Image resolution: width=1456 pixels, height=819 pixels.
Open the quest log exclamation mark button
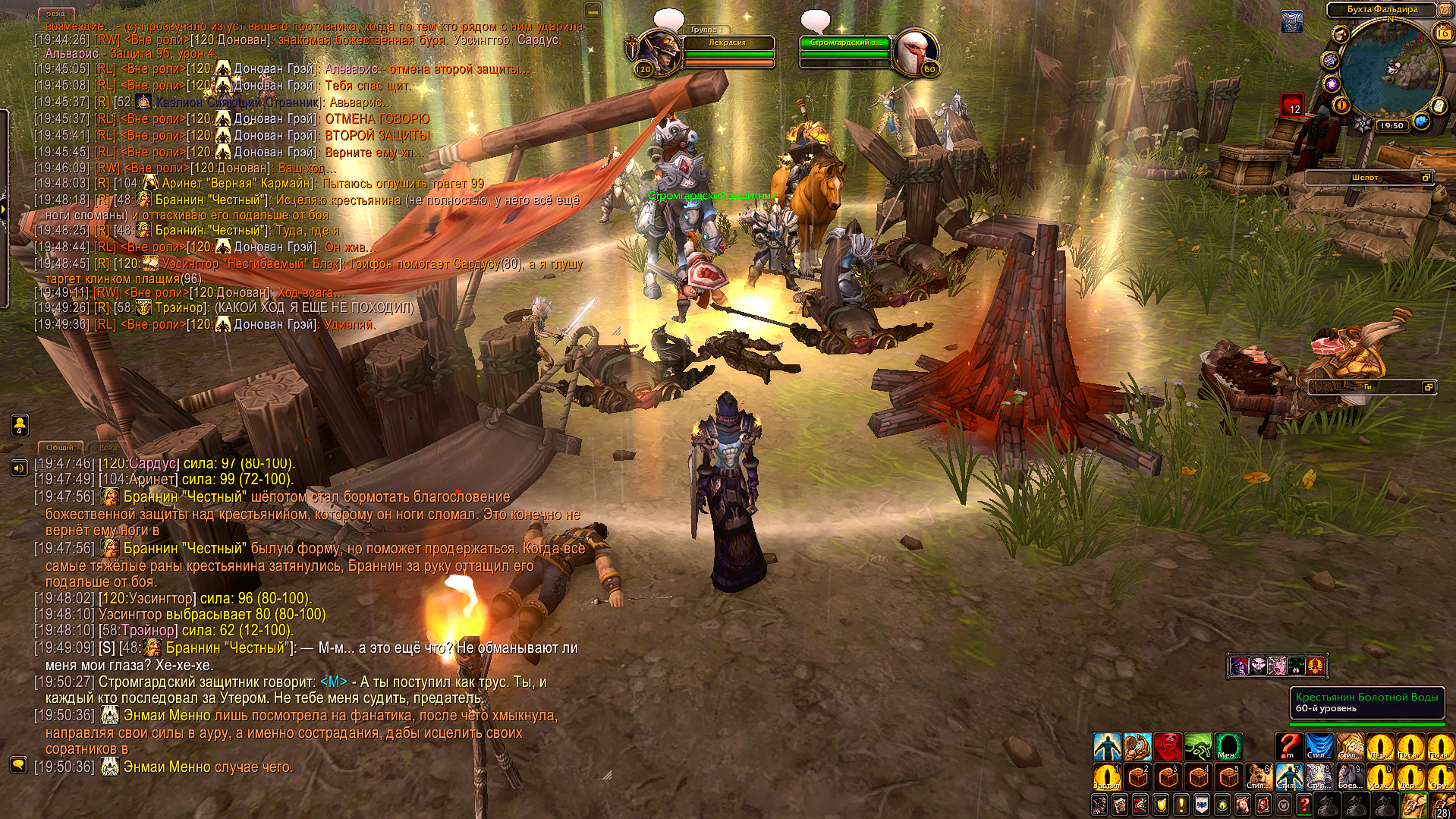coord(1181,805)
